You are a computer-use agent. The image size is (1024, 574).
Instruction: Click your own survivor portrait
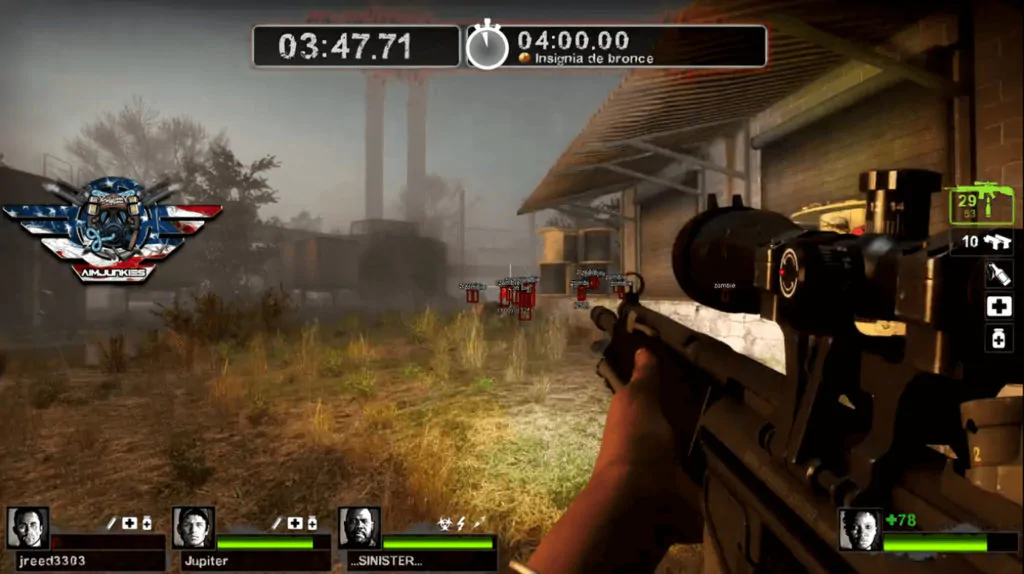860,529
